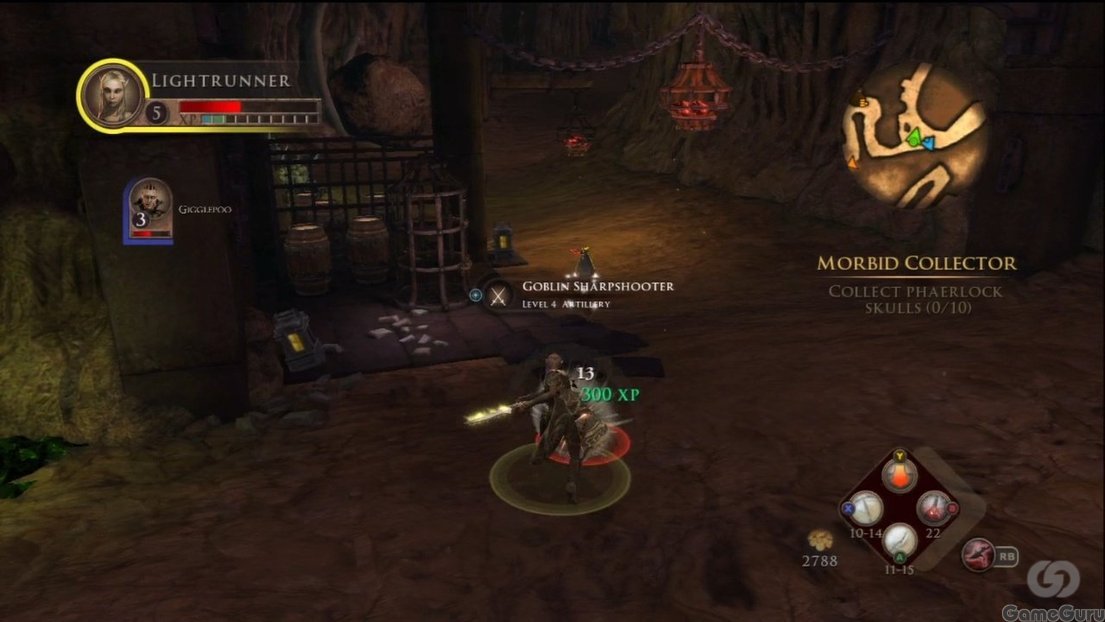Click the Goblin Sharpshooter target marker
1105x622 pixels.
[496, 294]
